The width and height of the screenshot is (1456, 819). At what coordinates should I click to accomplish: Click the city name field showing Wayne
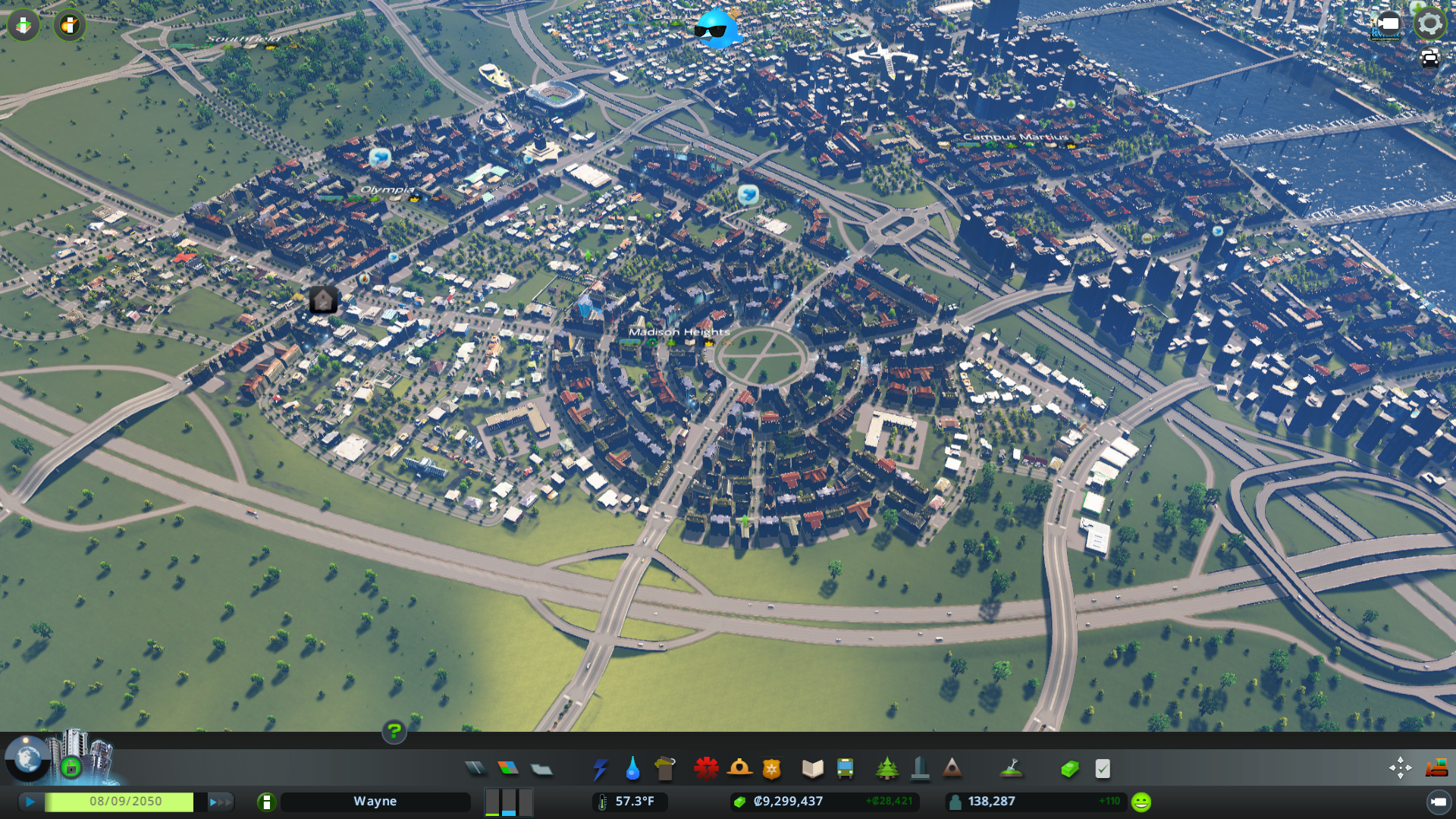pyautogui.click(x=375, y=801)
